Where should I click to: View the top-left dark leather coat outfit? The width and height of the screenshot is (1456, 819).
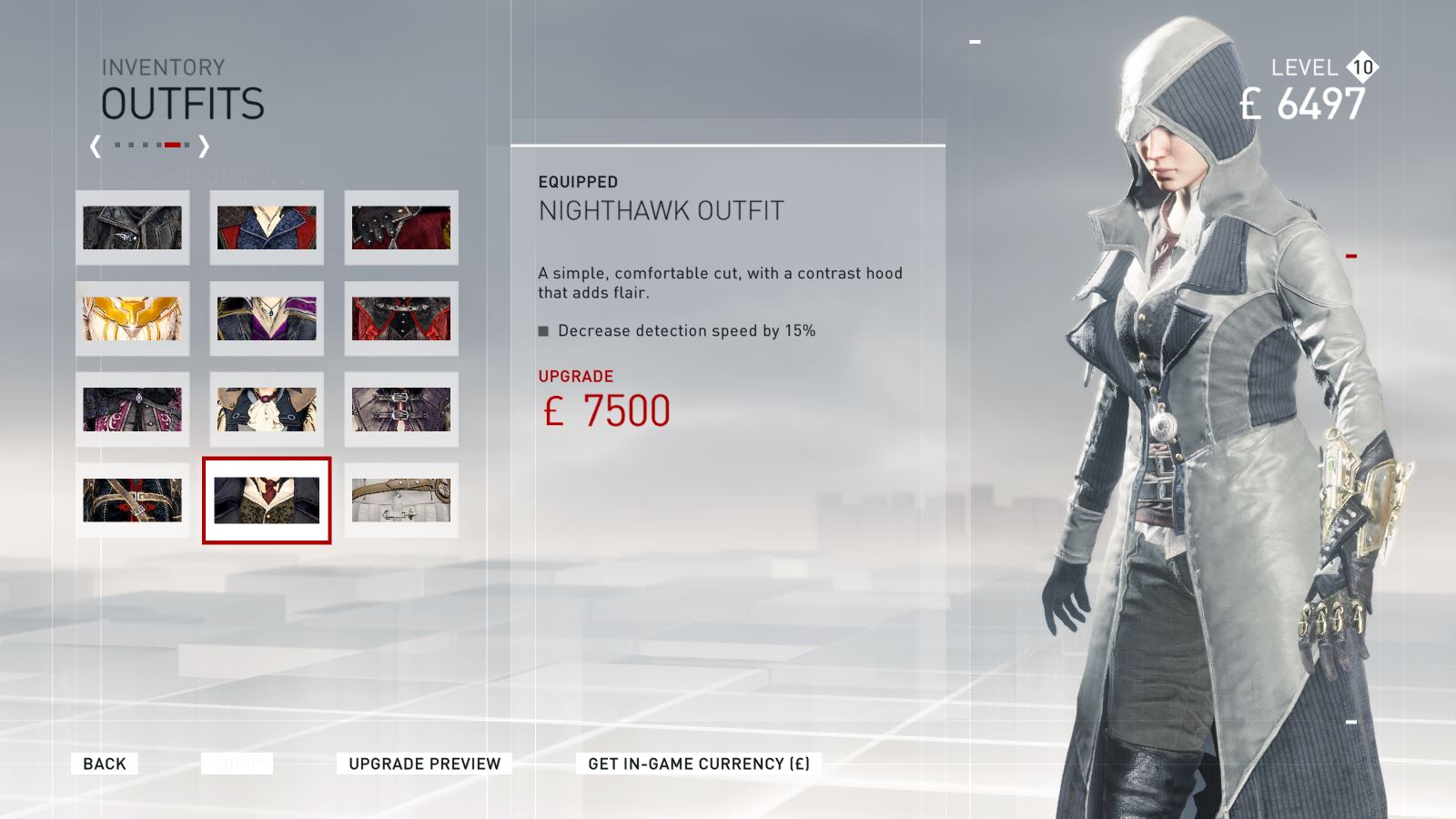pos(132,228)
